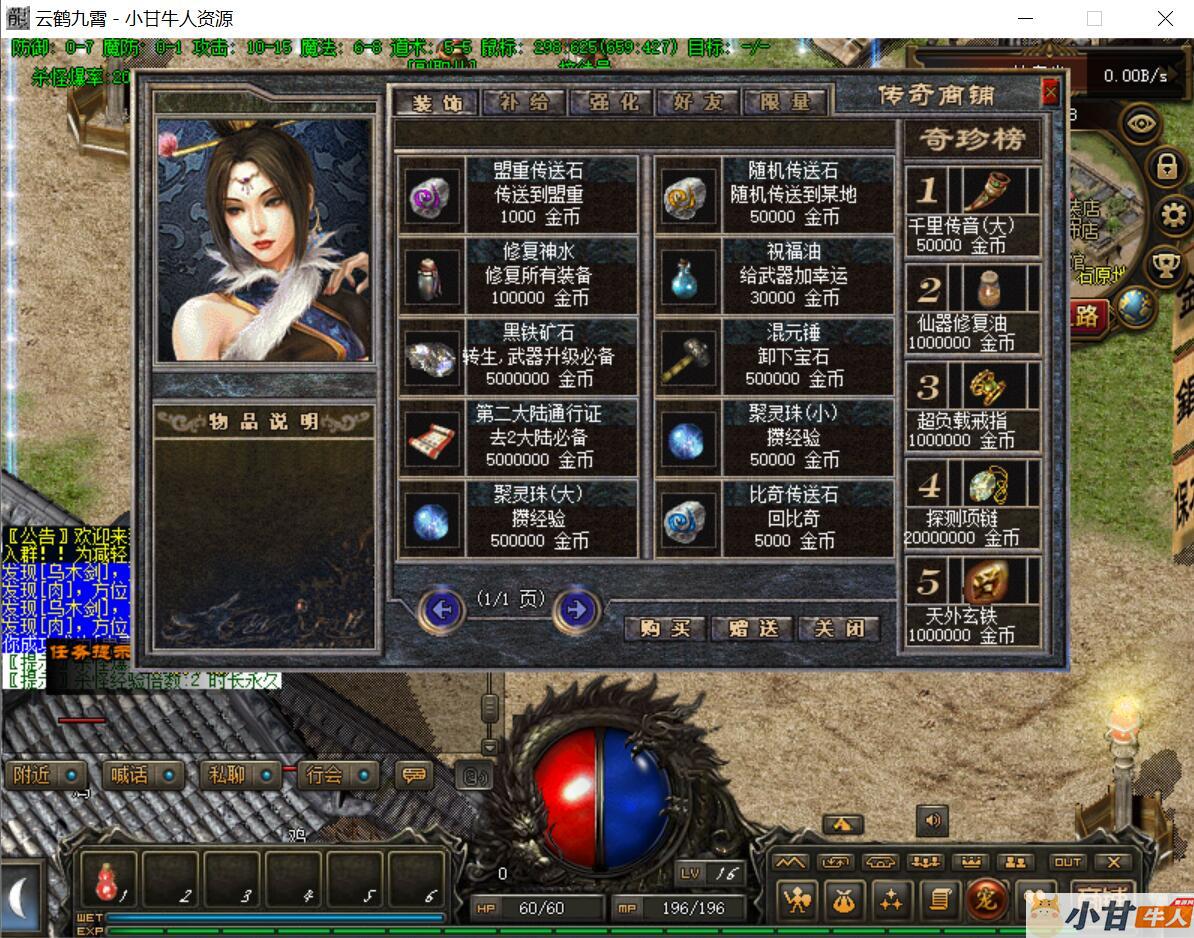The height and width of the screenshot is (938, 1194).
Task: Click the 购买 buy button
Action: coord(665,628)
